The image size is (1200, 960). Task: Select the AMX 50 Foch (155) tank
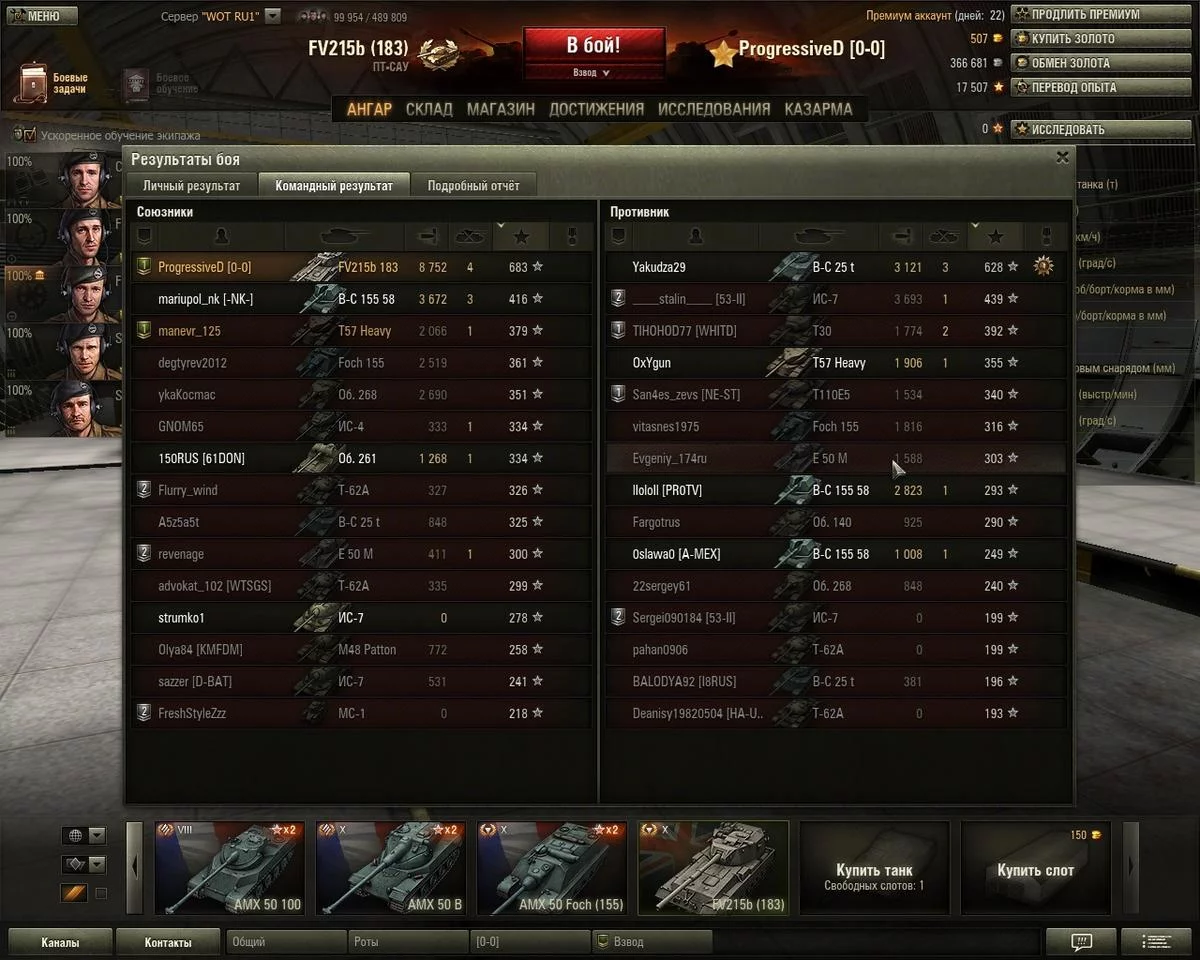pos(551,867)
